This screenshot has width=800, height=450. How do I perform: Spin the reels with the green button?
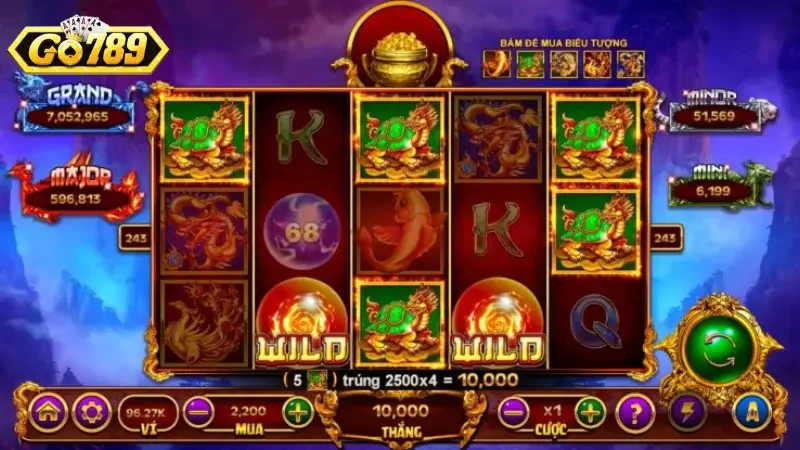click(x=718, y=342)
